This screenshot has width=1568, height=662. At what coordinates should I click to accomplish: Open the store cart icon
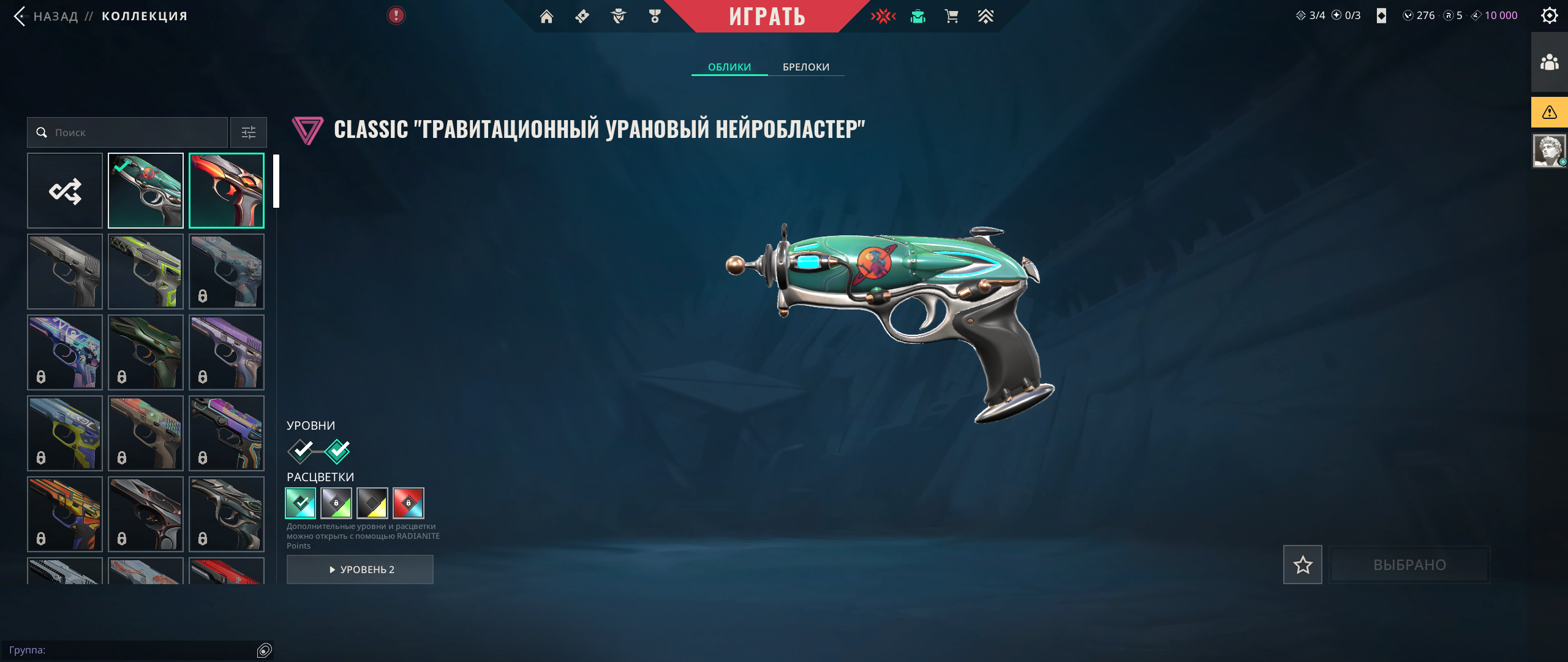[x=951, y=17]
